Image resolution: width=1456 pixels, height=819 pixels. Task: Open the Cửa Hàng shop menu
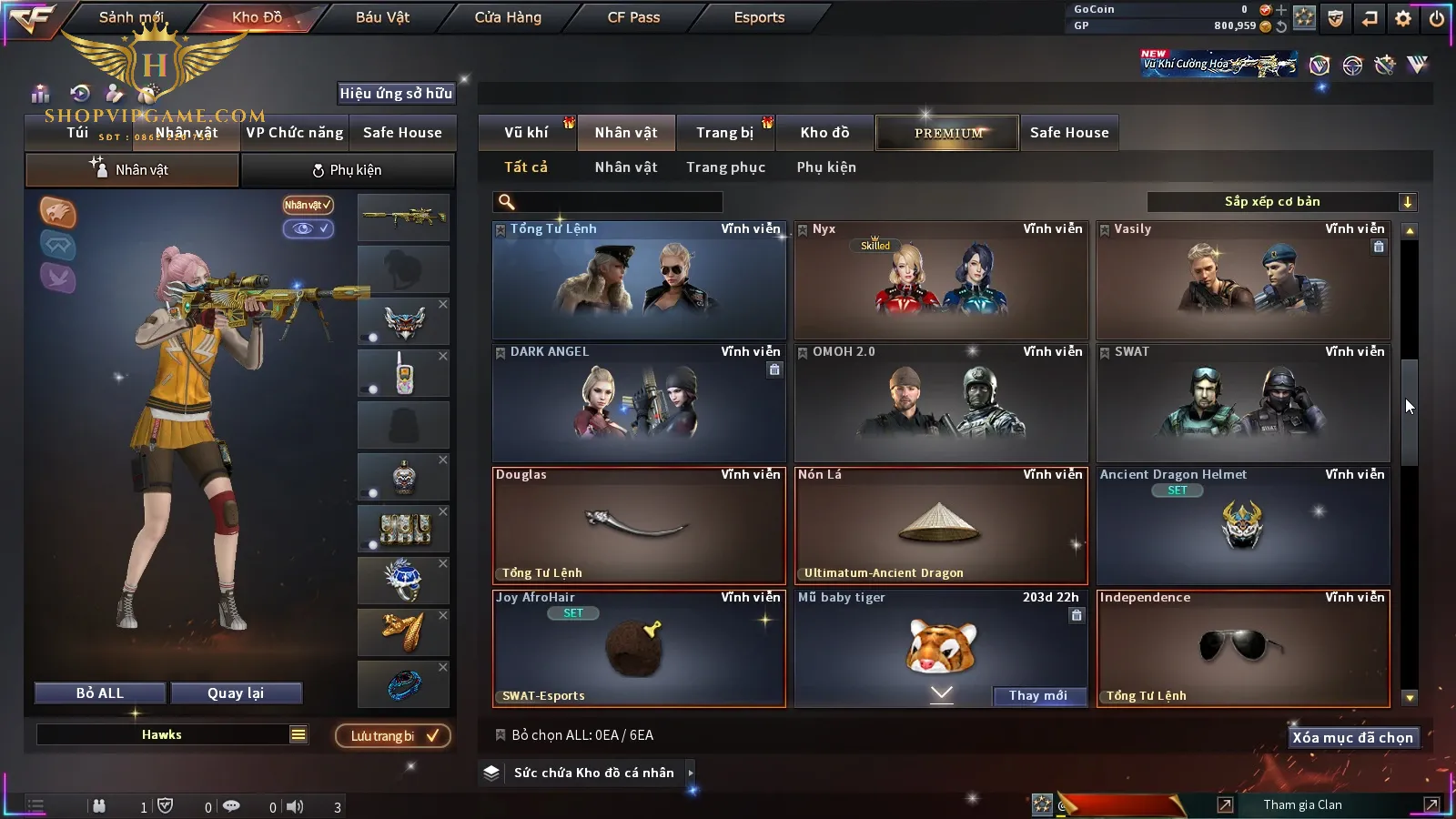508,17
